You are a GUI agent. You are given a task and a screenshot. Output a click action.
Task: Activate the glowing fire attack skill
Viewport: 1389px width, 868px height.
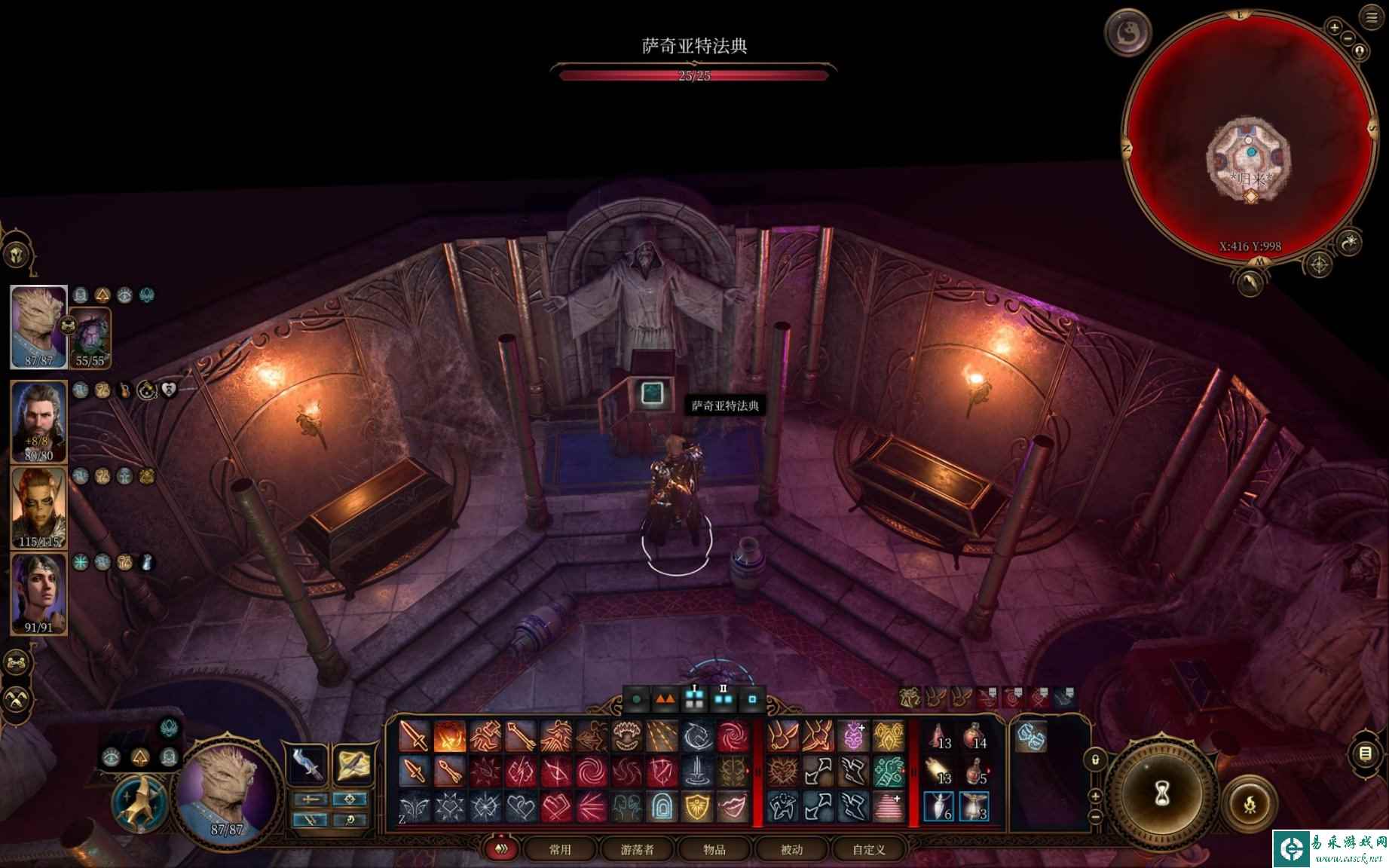[x=449, y=736]
